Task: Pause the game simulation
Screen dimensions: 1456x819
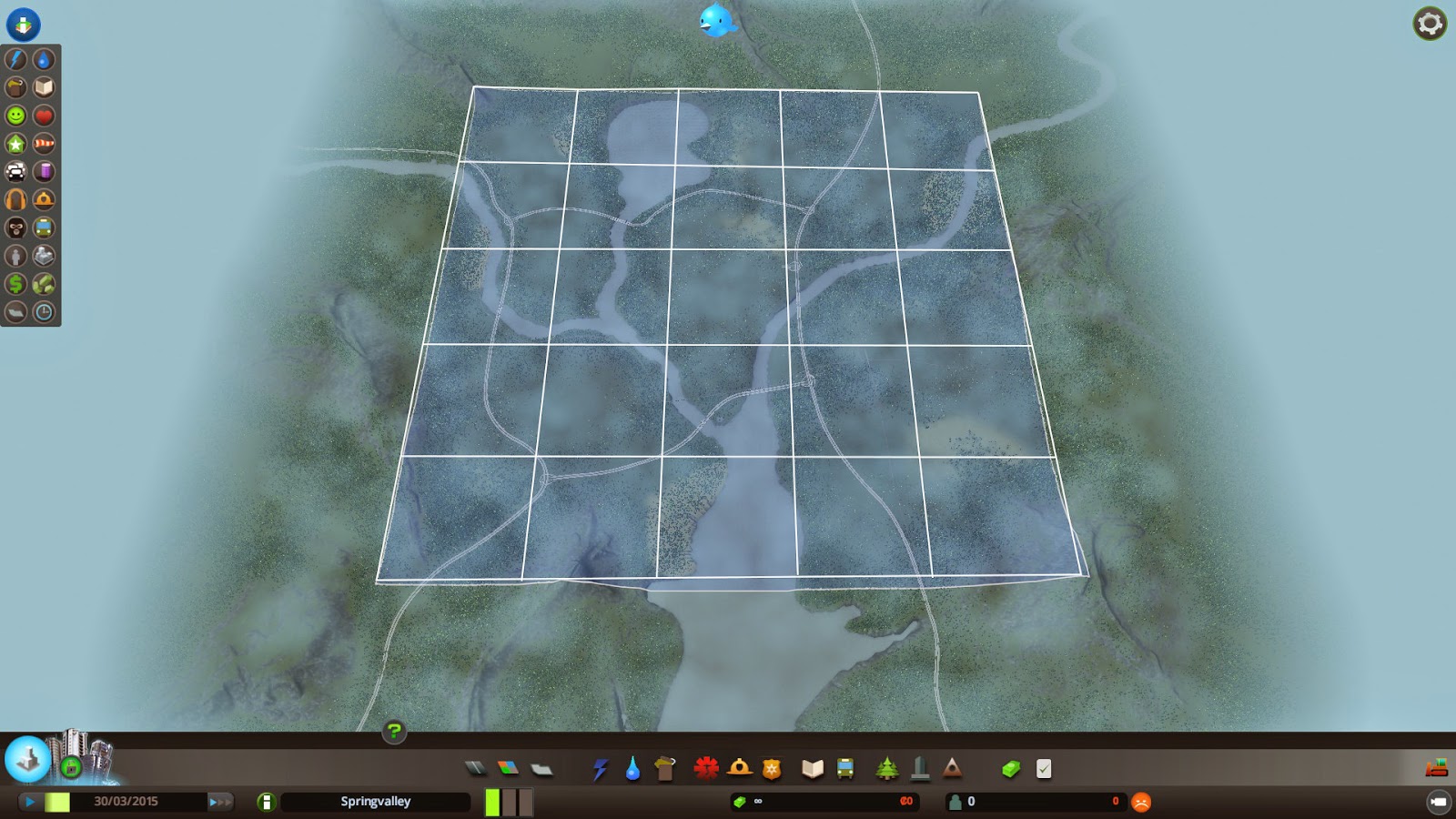Action: tap(30, 802)
